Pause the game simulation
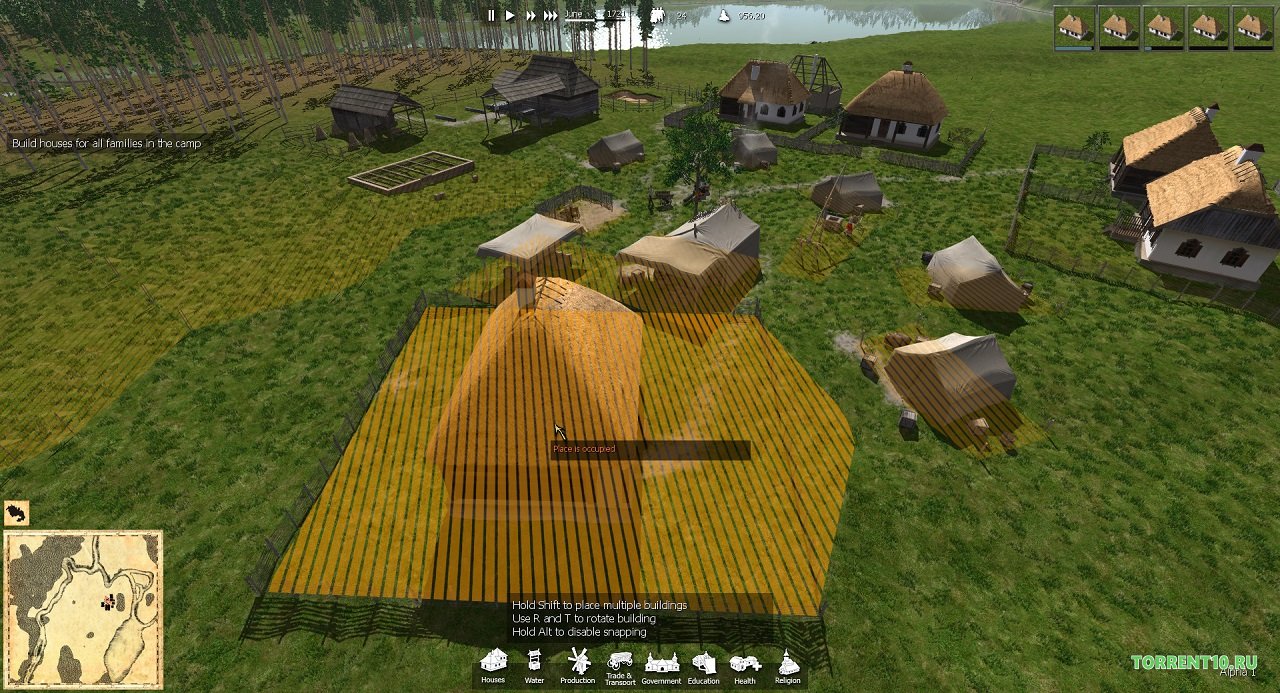The image size is (1280, 693). 491,15
